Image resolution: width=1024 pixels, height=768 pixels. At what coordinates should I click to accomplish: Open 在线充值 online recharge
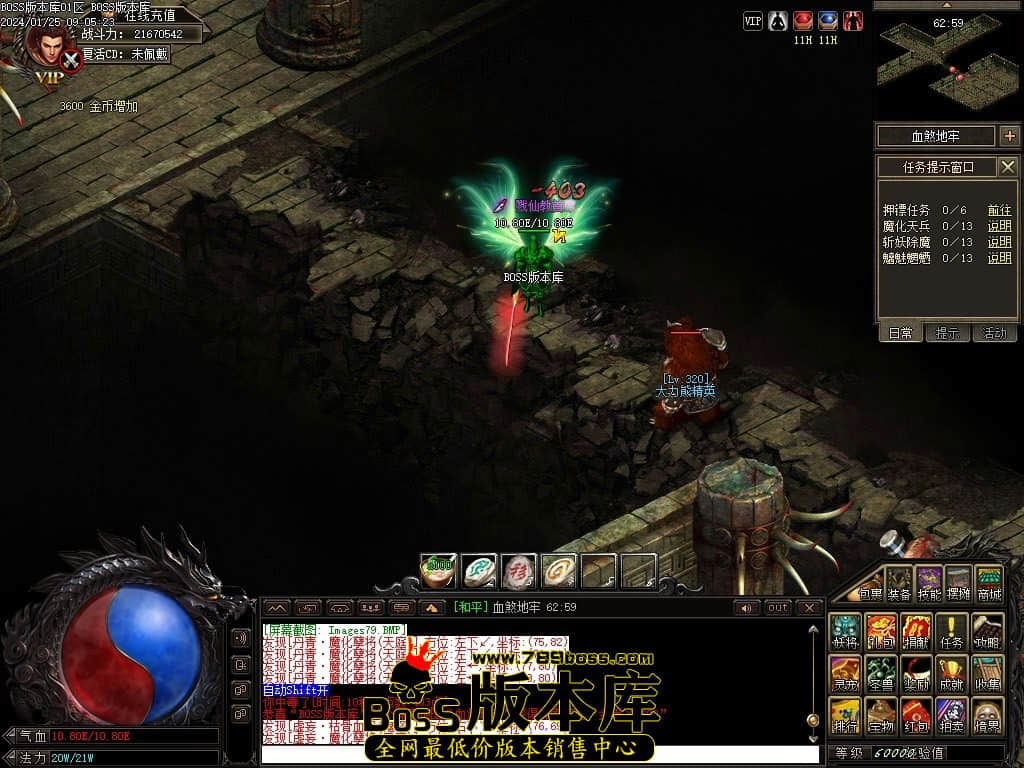click(x=150, y=16)
